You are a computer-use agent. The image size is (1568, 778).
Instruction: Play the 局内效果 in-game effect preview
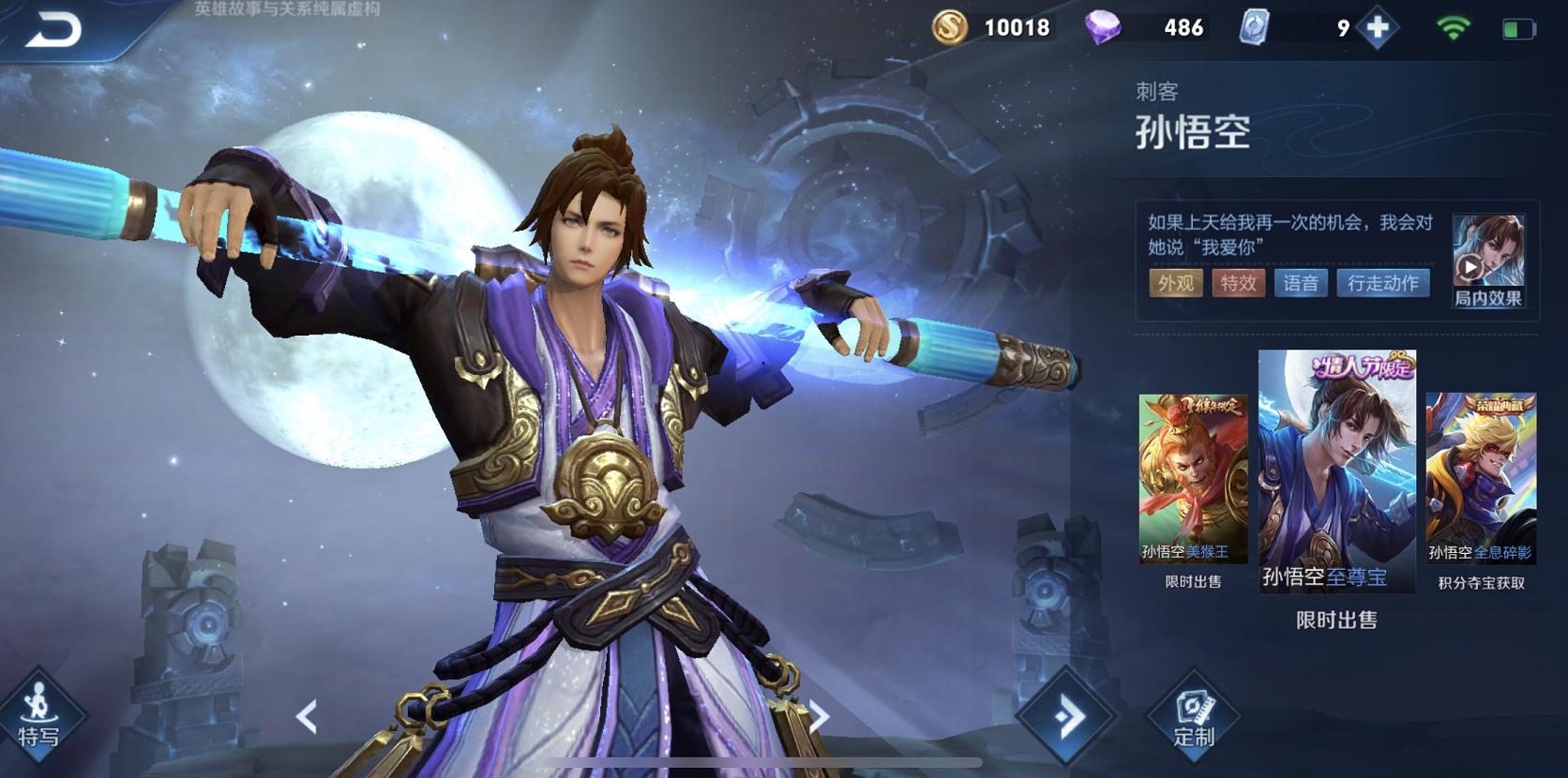(1487, 261)
